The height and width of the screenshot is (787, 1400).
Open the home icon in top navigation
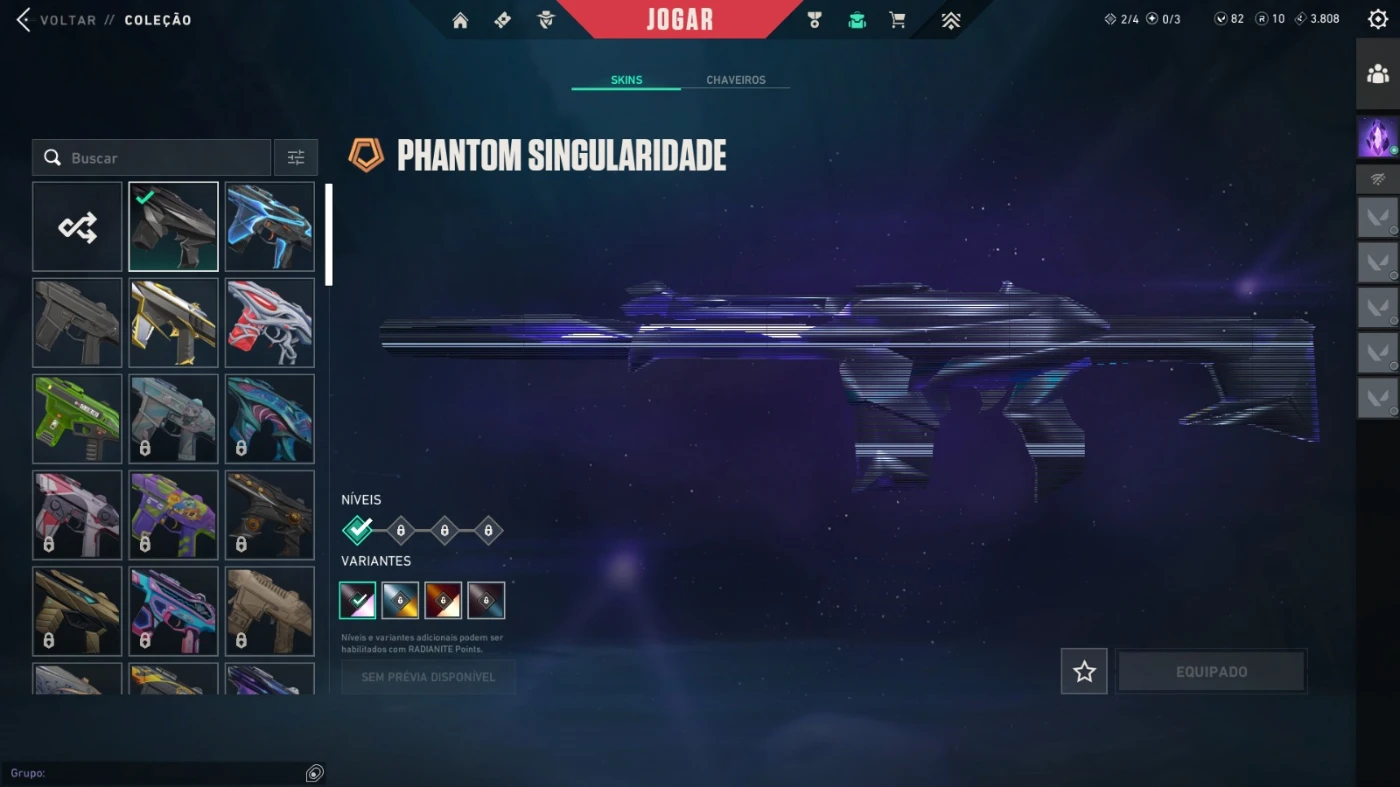(460, 20)
